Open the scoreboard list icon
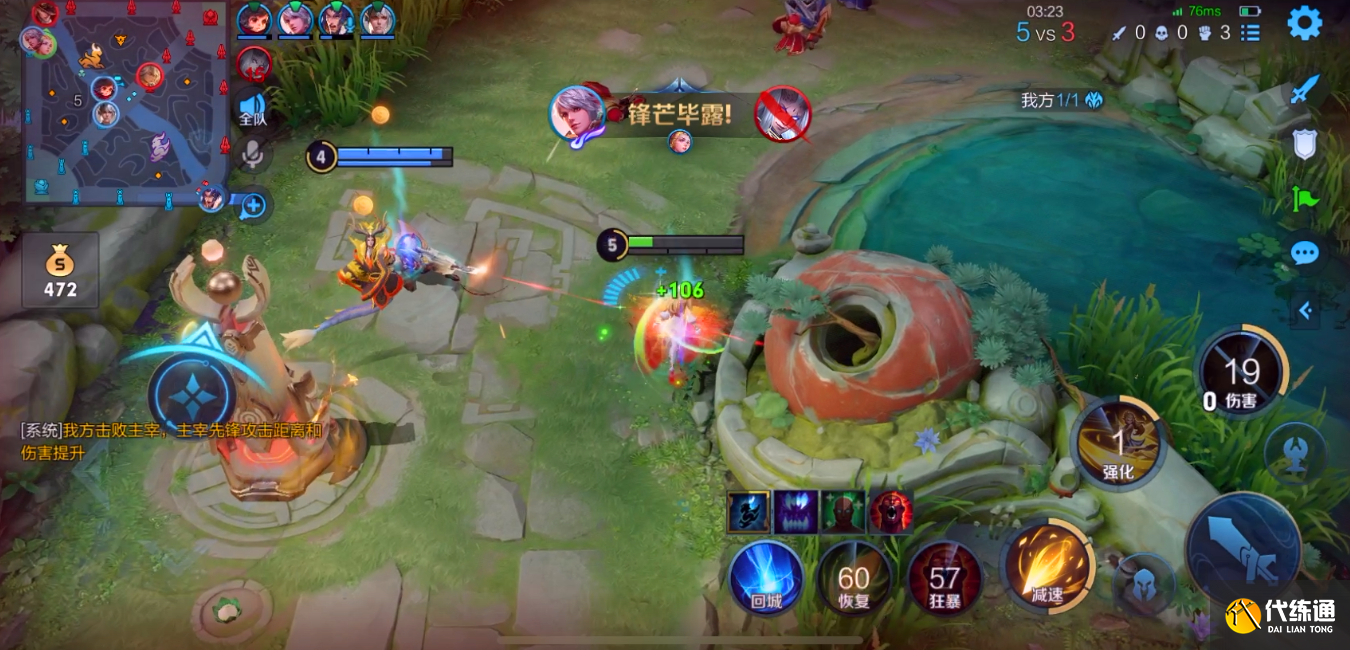 tap(1250, 33)
